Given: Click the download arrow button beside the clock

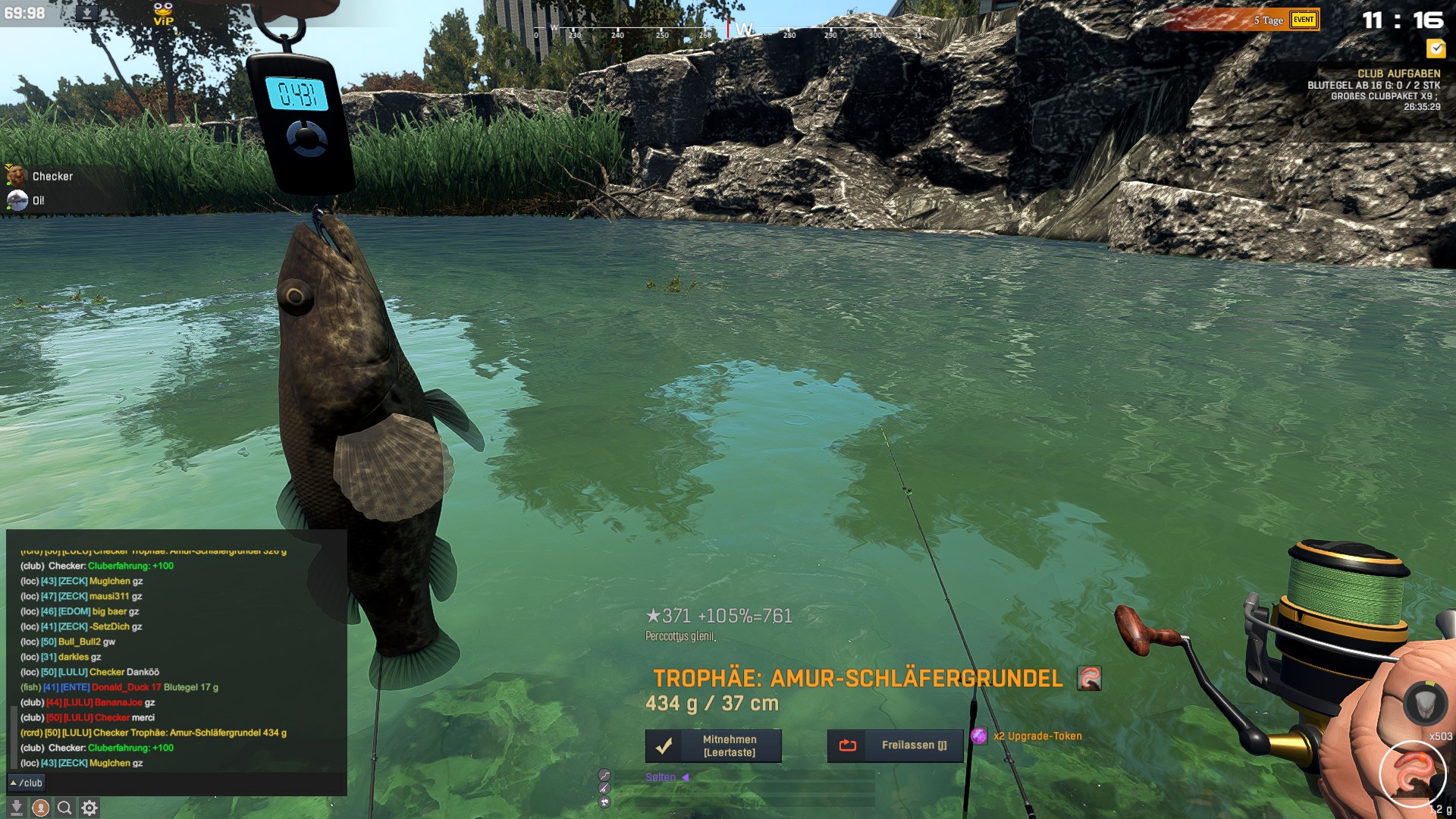Looking at the screenshot, I should 87,14.
